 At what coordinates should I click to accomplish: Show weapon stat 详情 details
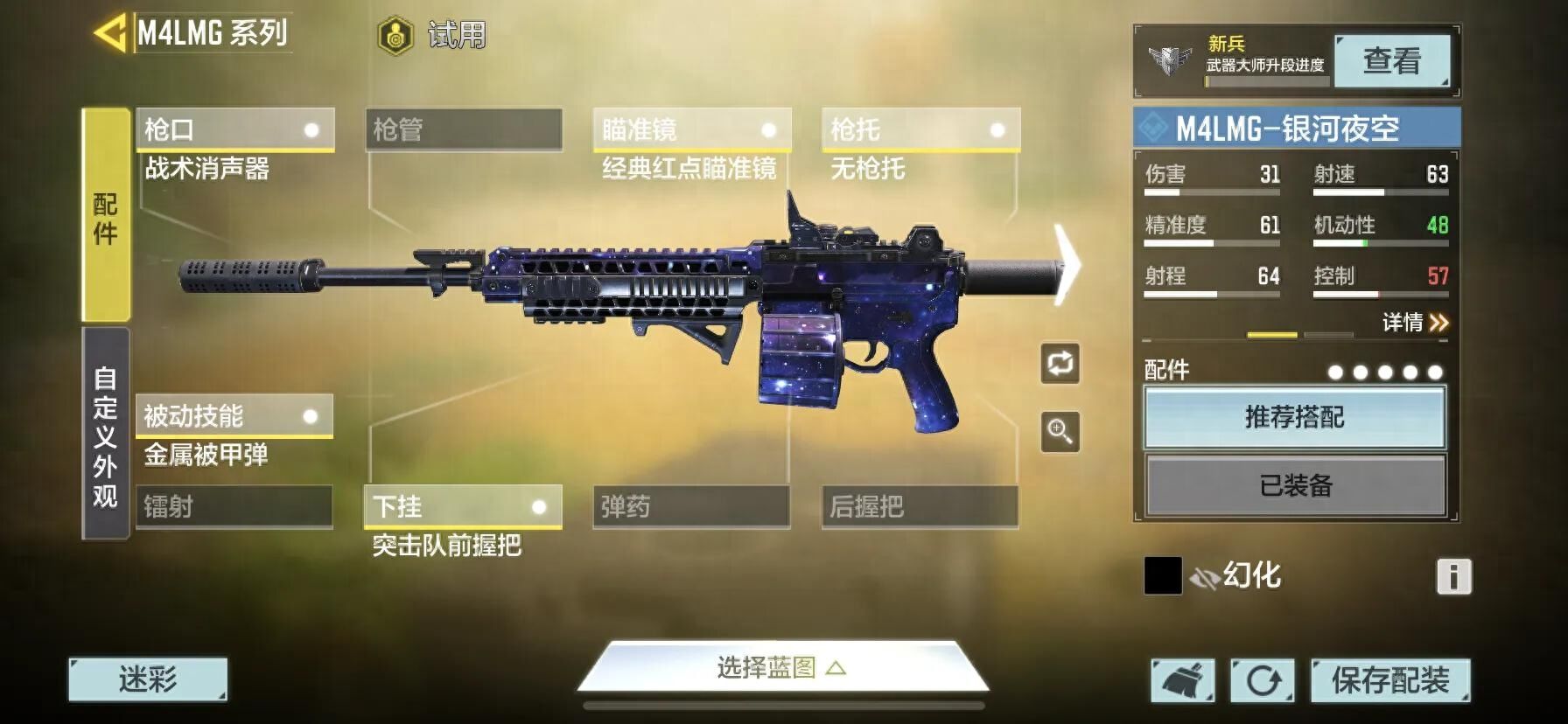tap(1415, 323)
